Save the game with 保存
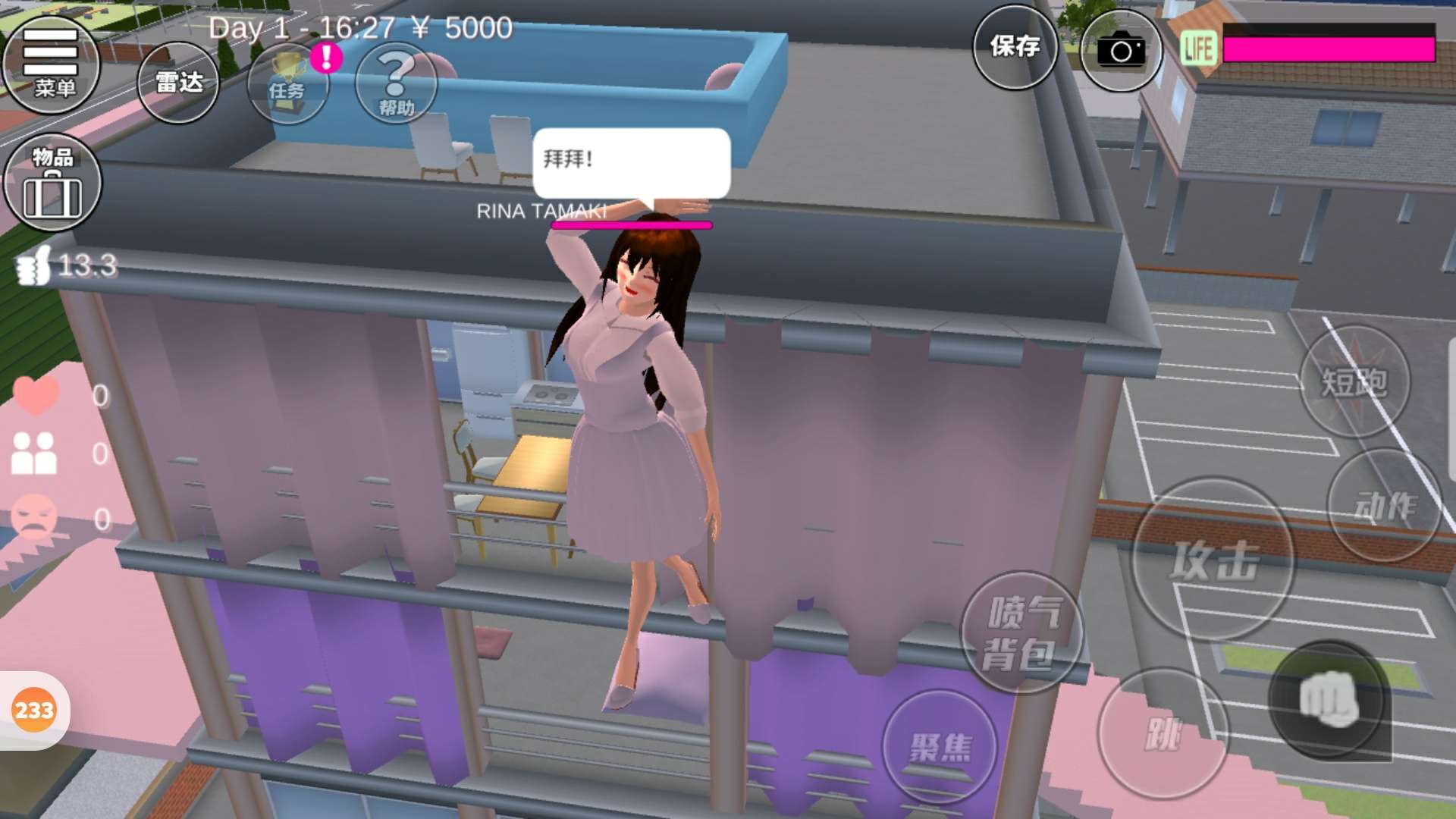The image size is (1456, 819). (x=1015, y=47)
